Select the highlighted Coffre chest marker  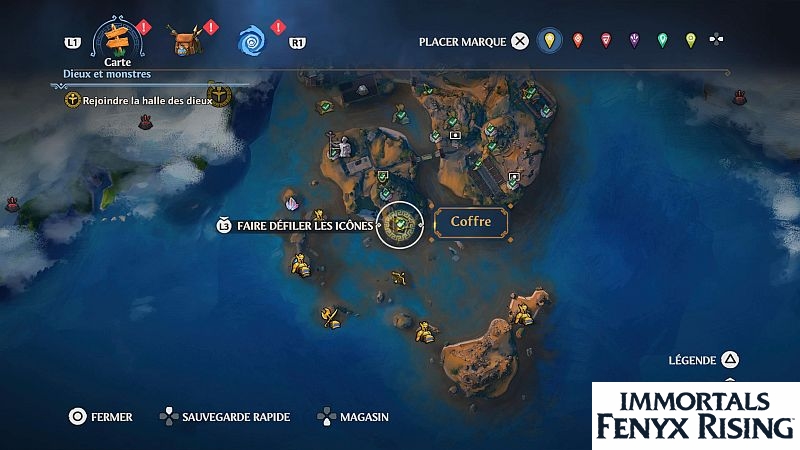(x=401, y=223)
